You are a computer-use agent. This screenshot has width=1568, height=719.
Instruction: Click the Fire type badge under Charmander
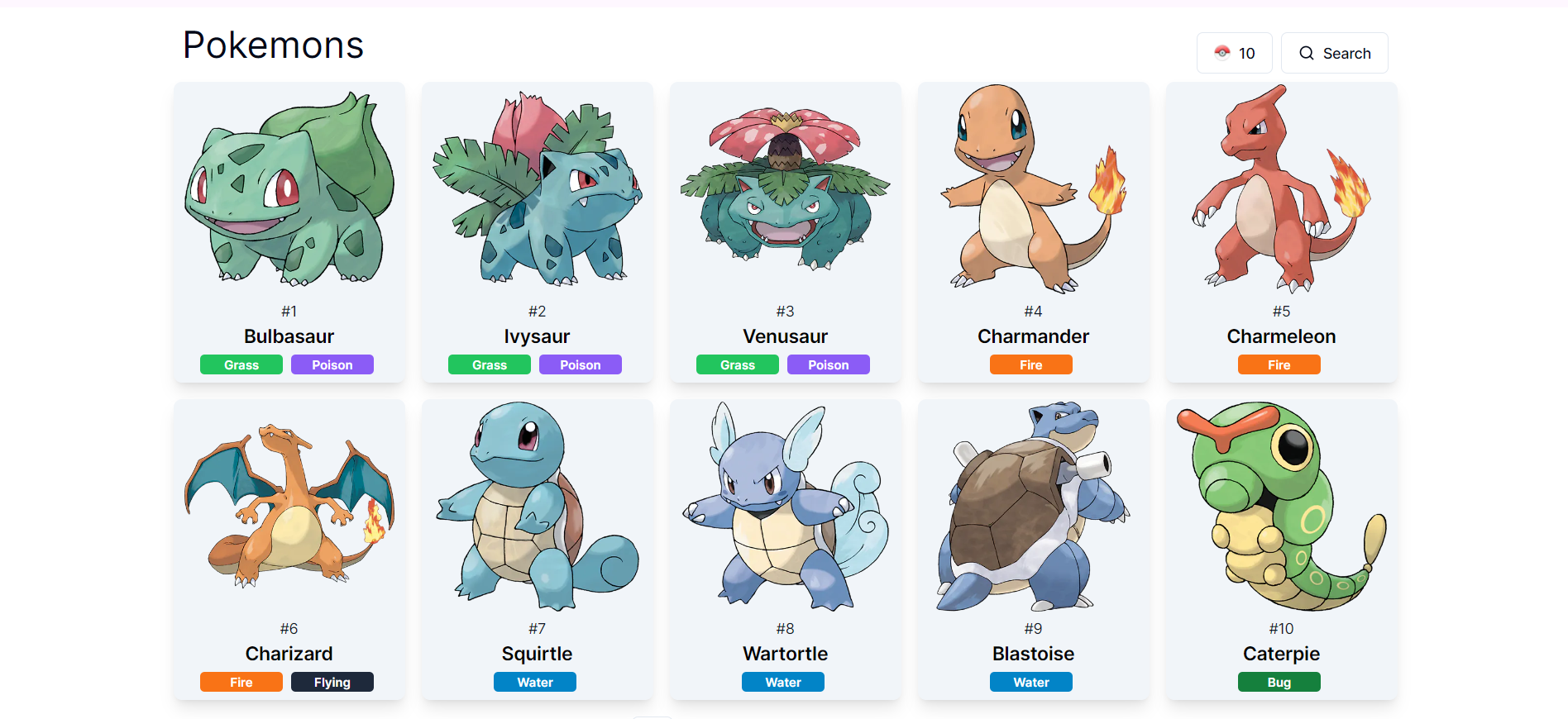click(1030, 364)
